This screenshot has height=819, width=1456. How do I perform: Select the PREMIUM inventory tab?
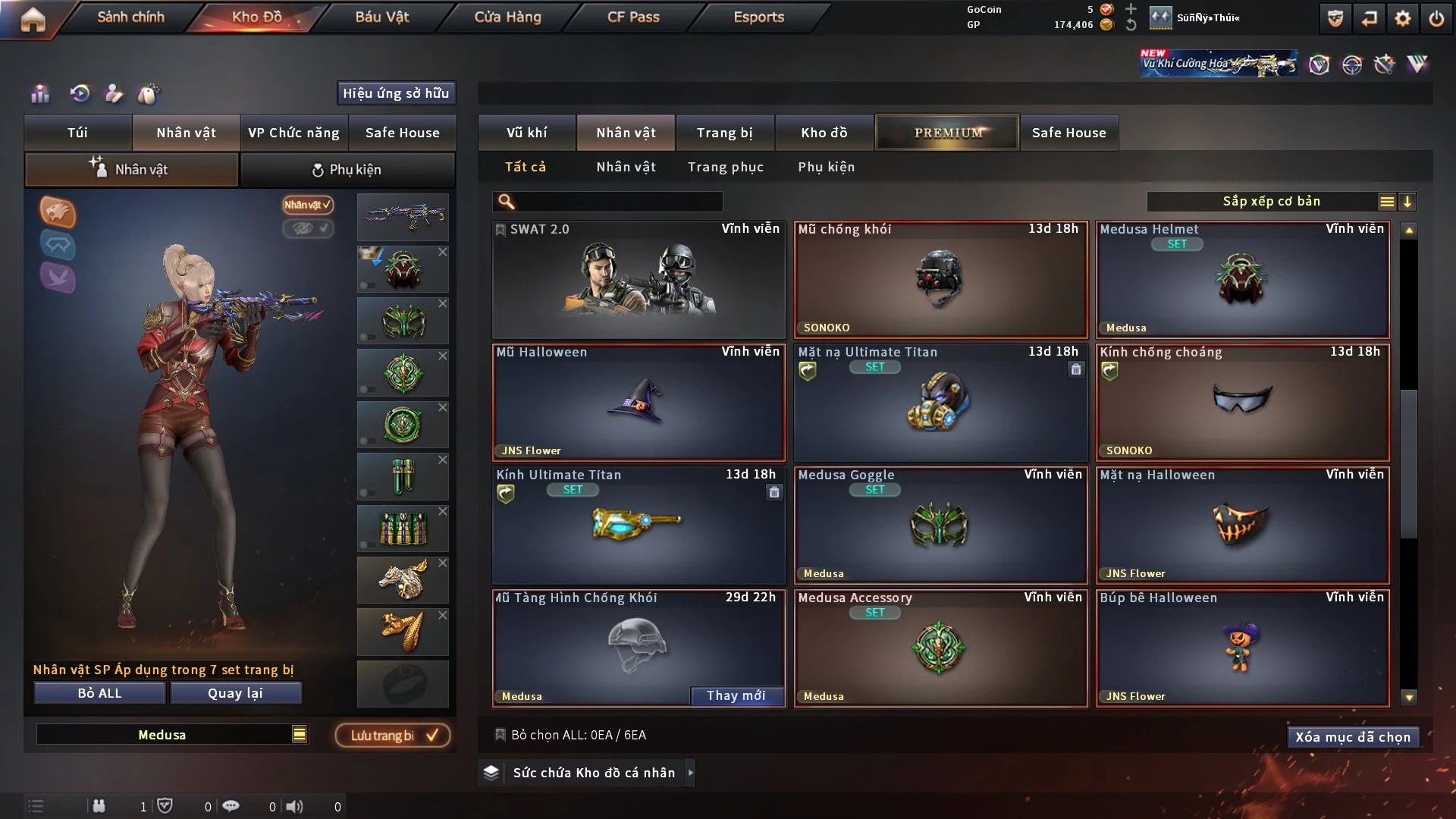tap(947, 133)
